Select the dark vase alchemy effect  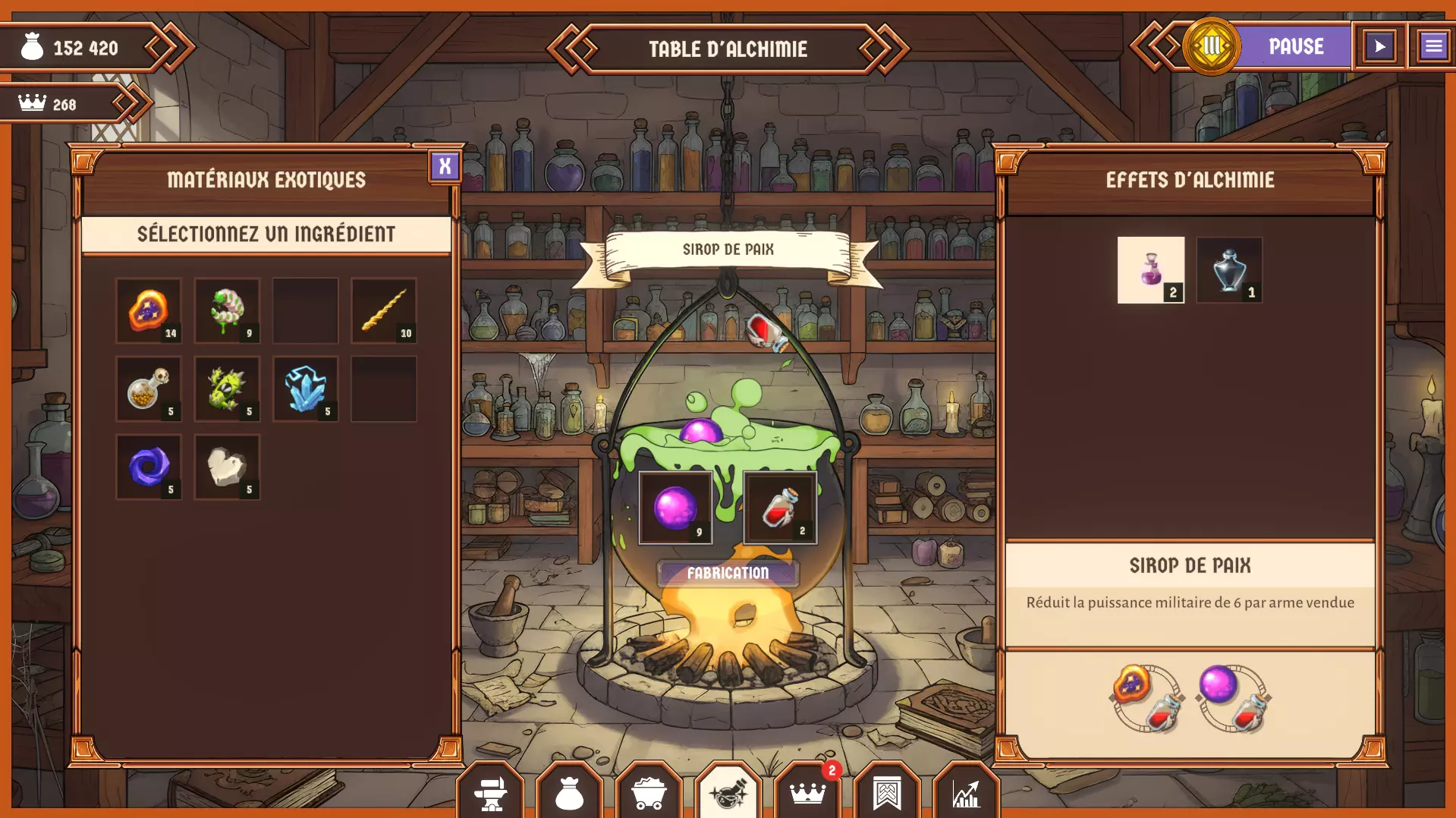(x=1229, y=270)
